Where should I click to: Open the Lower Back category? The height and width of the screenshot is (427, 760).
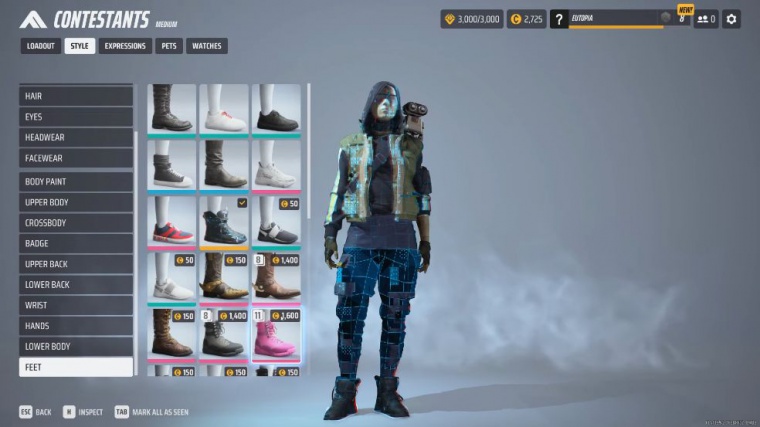coord(76,285)
